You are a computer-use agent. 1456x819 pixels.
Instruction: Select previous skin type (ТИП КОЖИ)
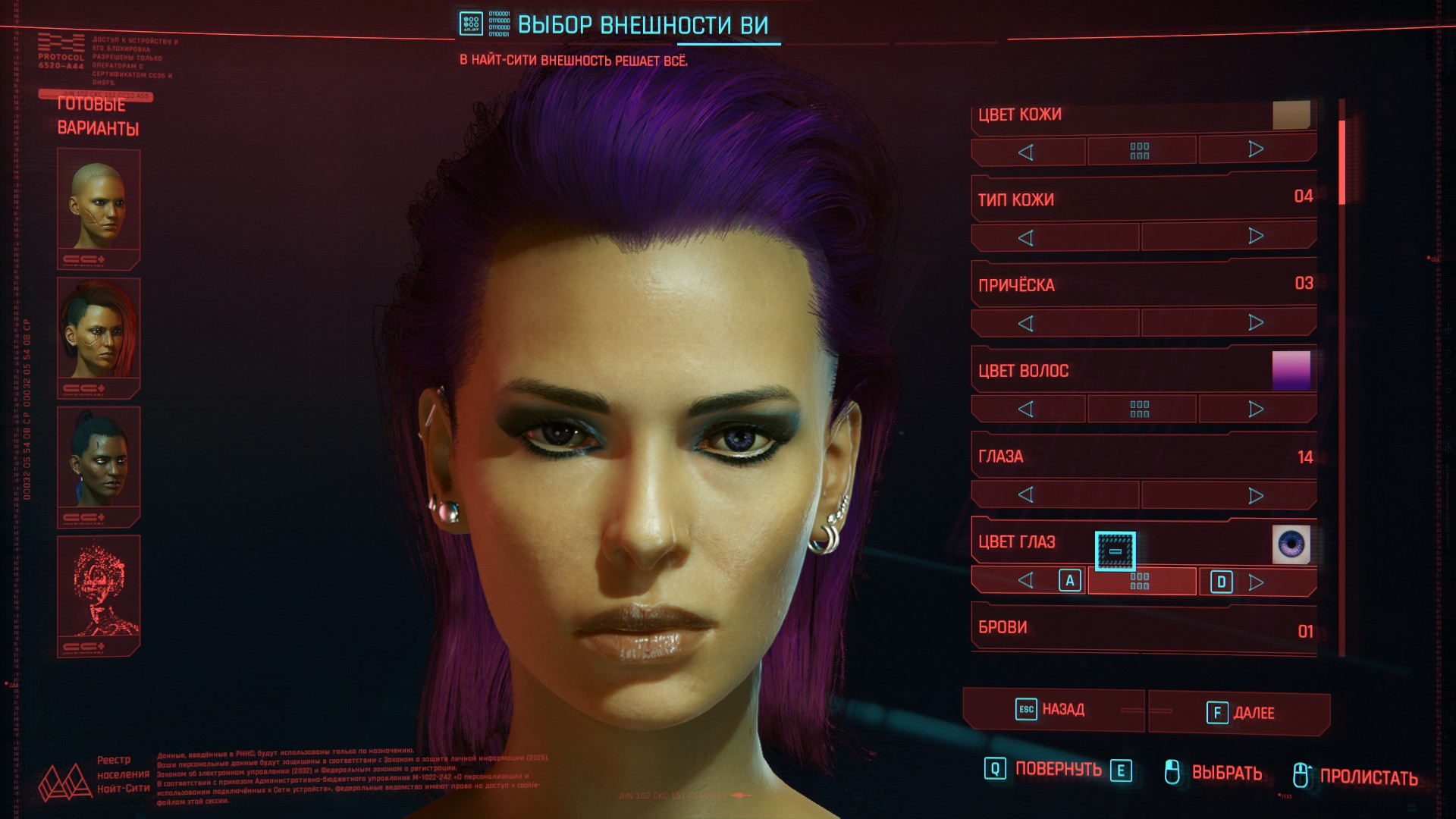point(1027,238)
